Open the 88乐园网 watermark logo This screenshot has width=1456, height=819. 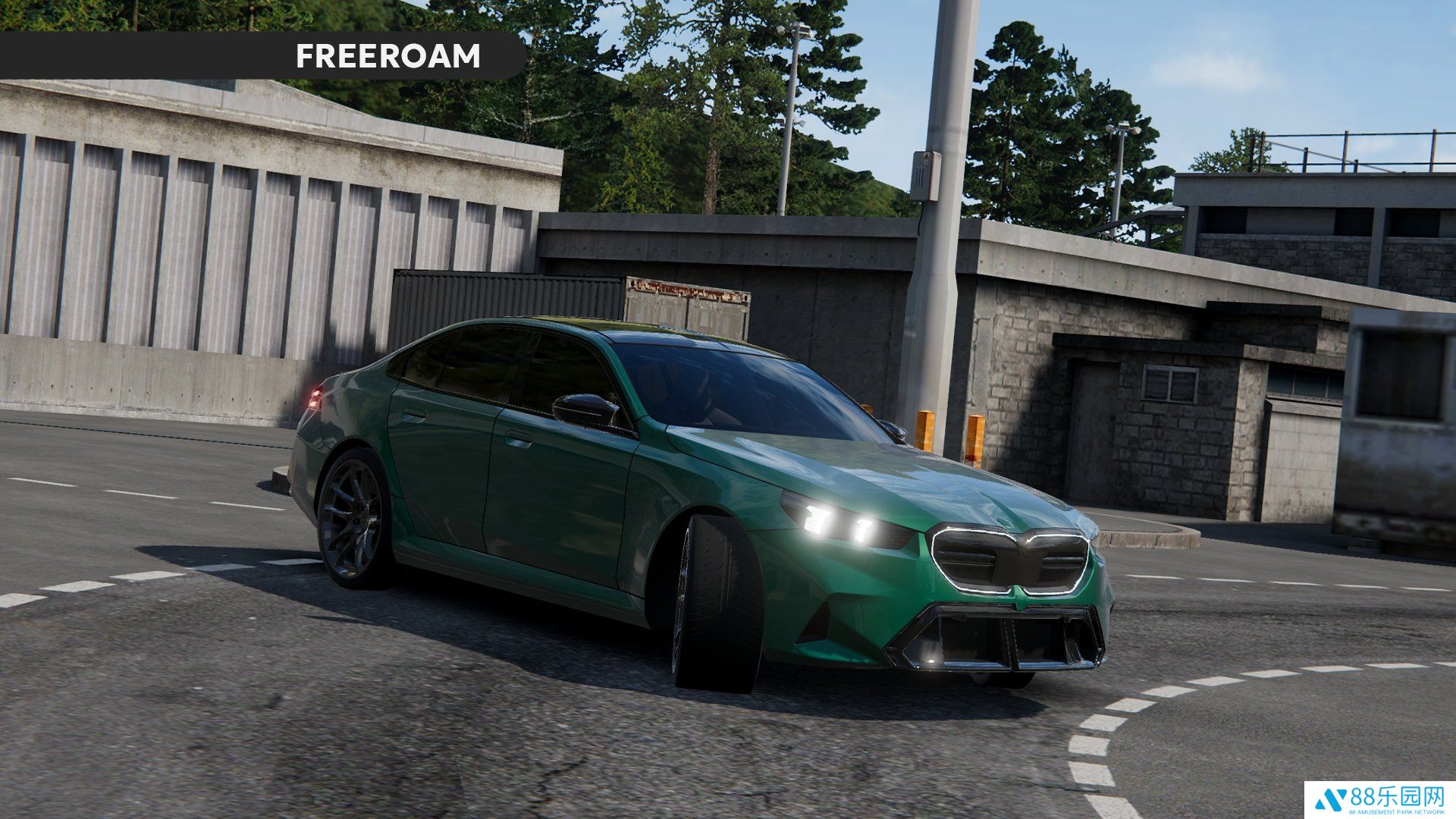pos(1379,799)
